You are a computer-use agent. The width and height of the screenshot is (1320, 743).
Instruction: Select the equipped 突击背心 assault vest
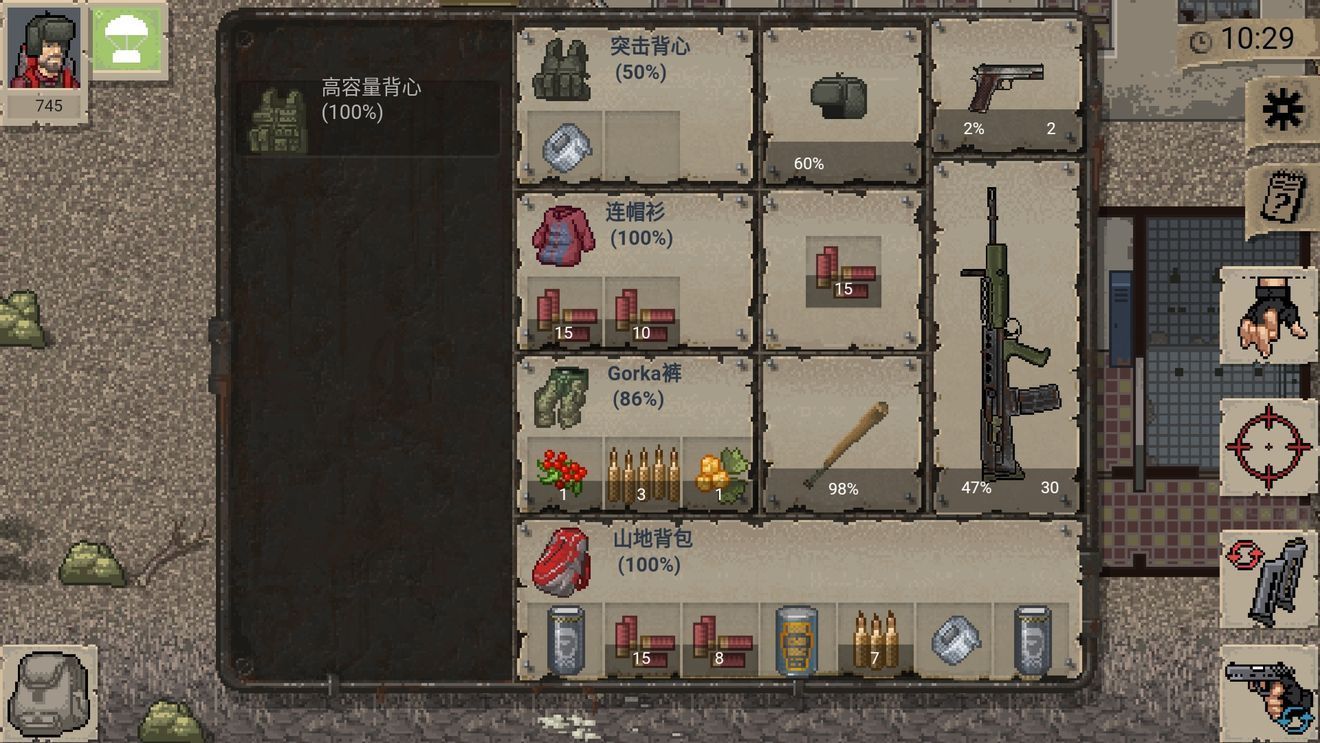pos(563,65)
